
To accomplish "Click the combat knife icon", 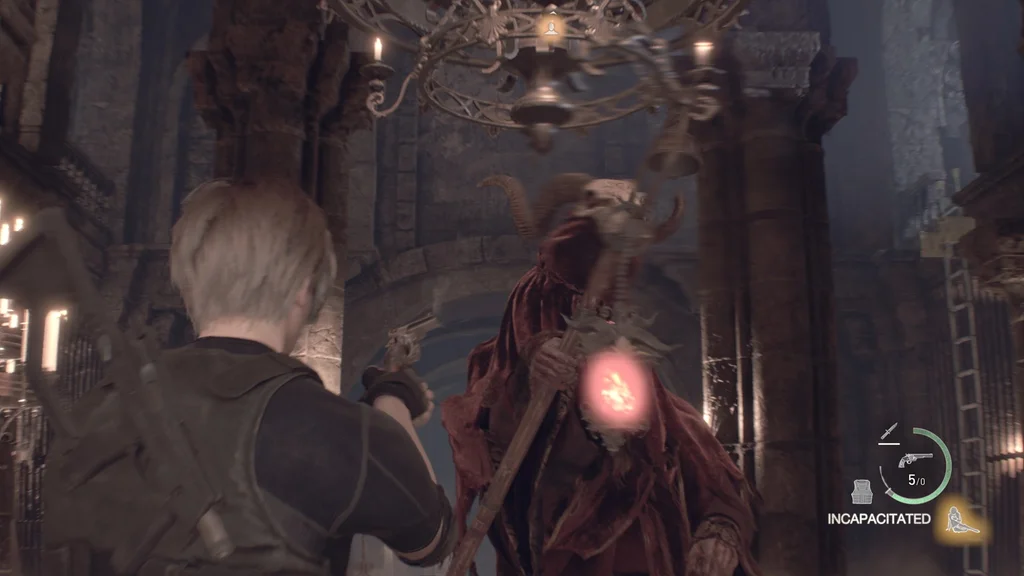I will tap(887, 433).
